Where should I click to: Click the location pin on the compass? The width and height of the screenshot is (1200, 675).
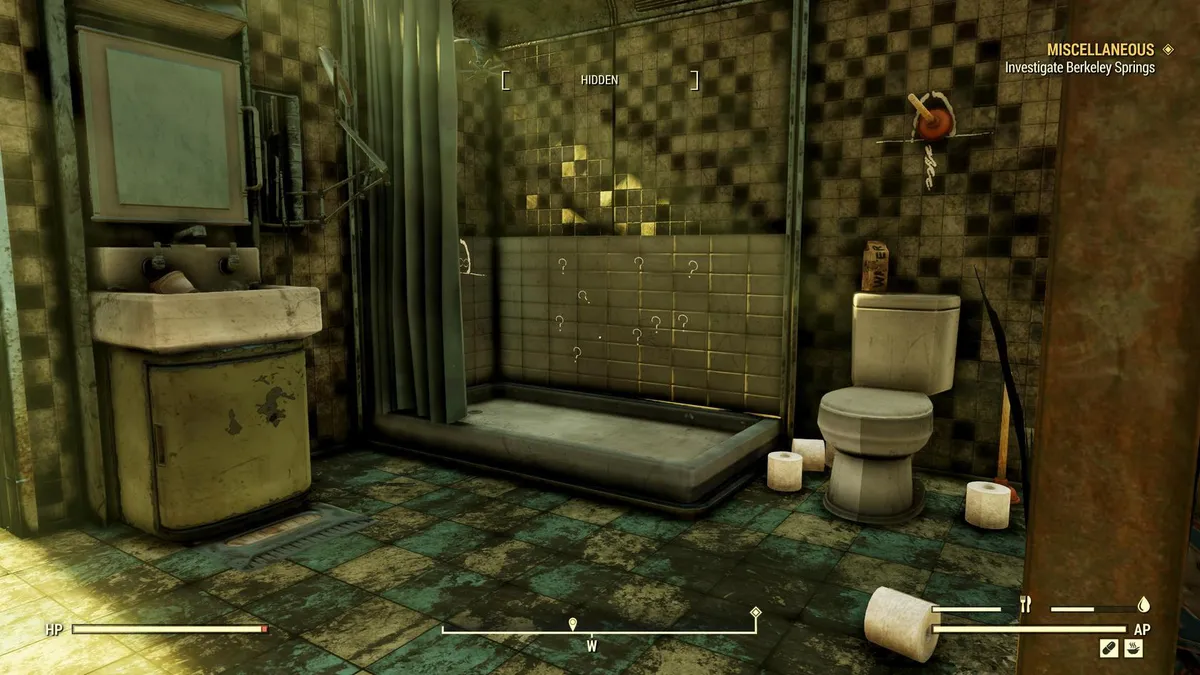click(x=573, y=624)
